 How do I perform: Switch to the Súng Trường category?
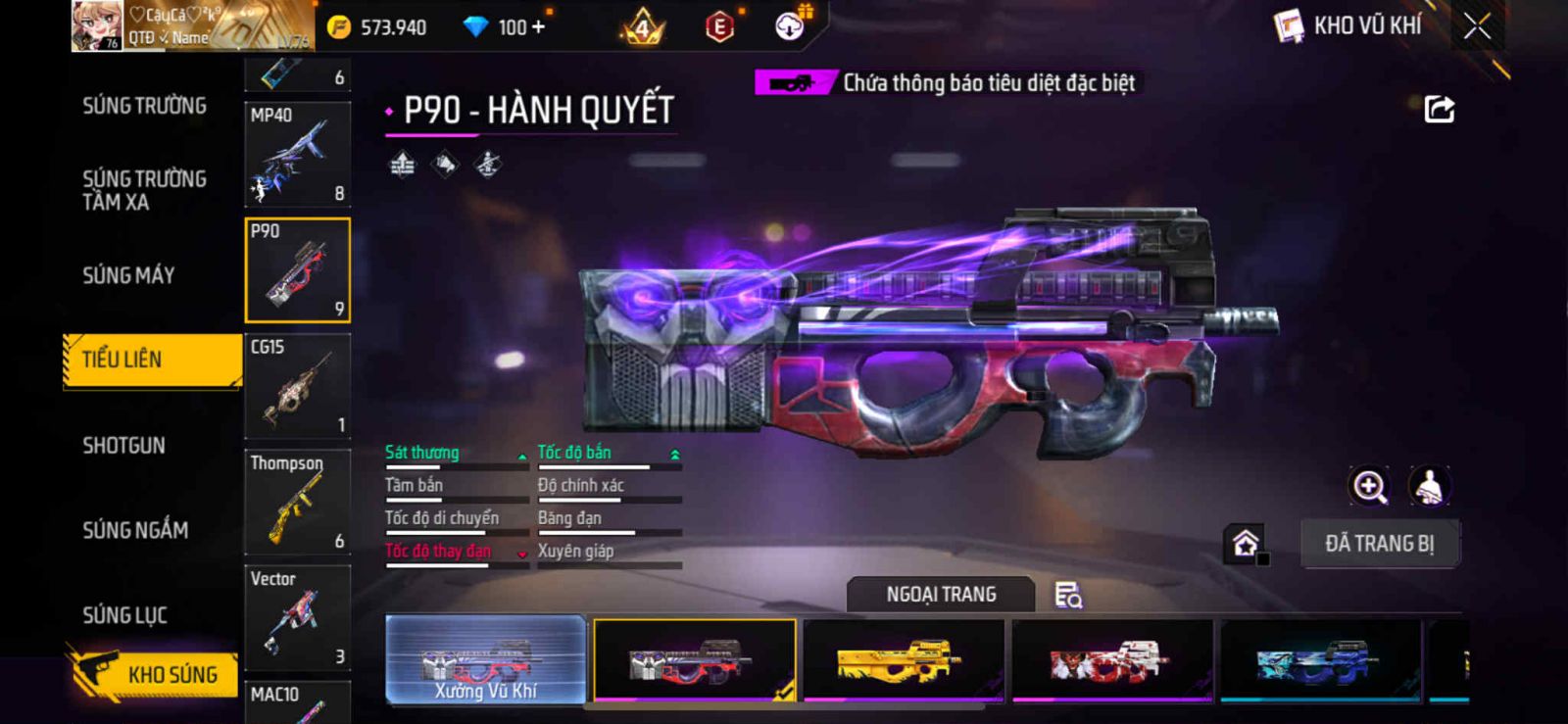point(144,106)
